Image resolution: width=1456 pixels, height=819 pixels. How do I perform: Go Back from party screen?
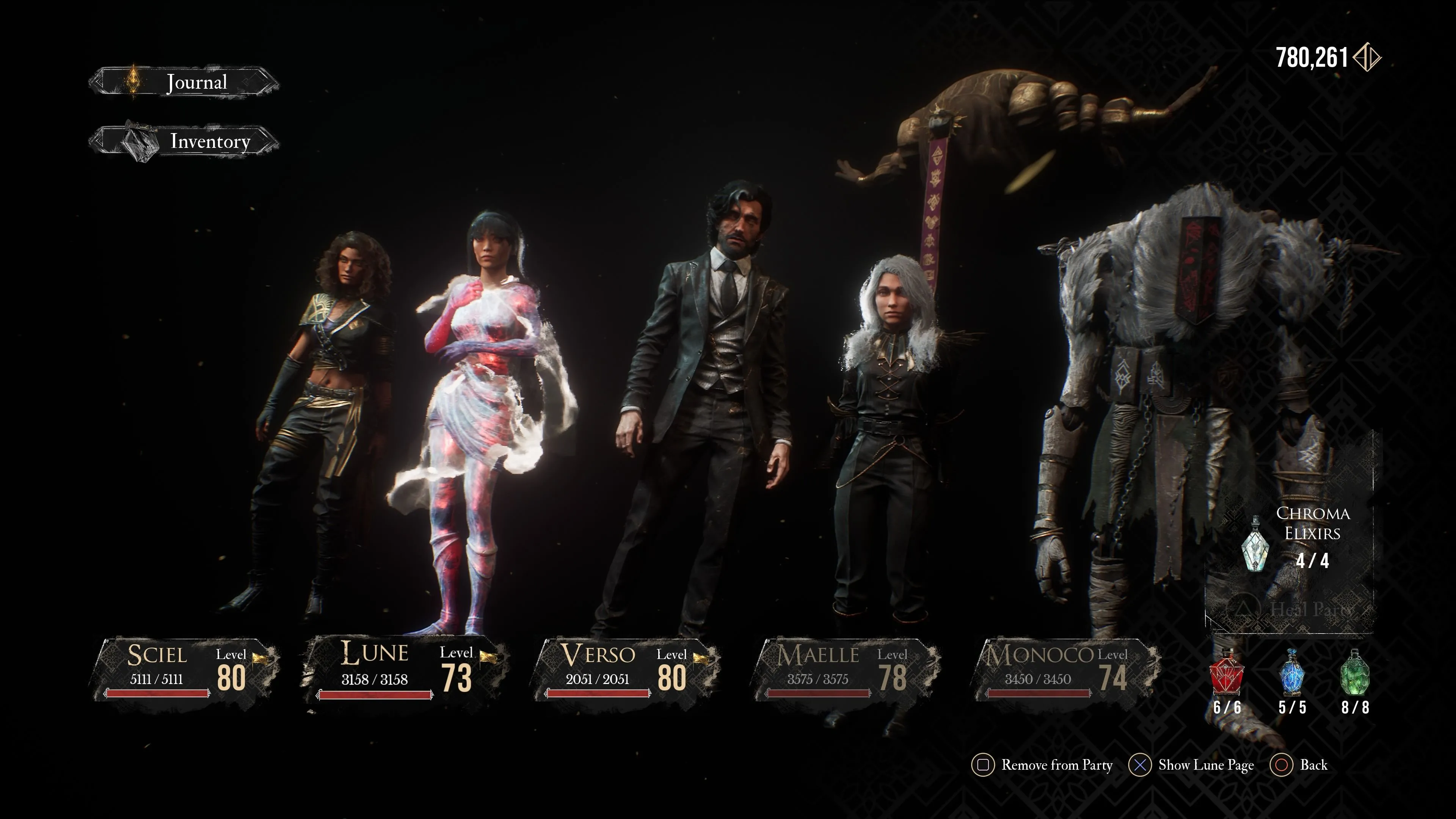tap(1299, 765)
